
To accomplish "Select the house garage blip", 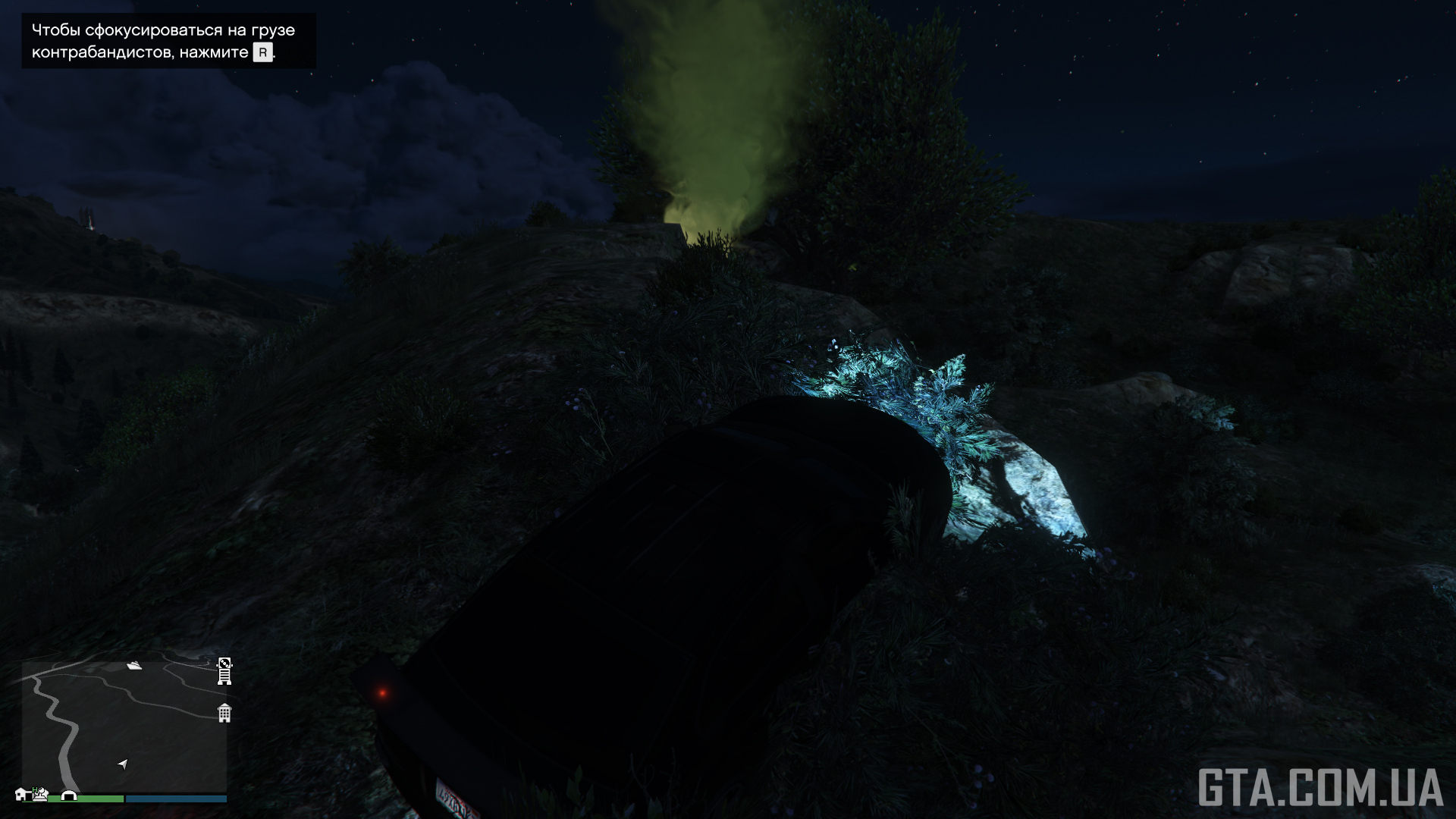I will pos(22,794).
